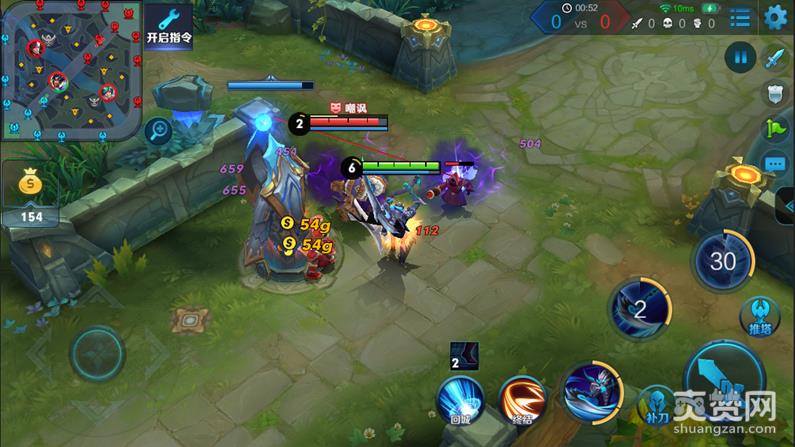The width and height of the screenshot is (795, 447).
Task: Activate the 回城 recall ability
Action: (x=460, y=398)
